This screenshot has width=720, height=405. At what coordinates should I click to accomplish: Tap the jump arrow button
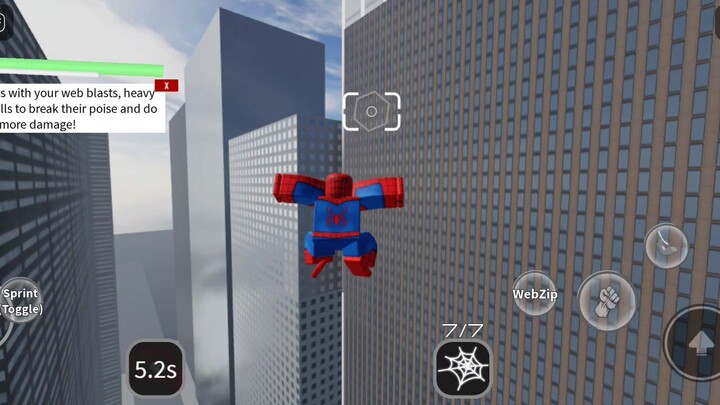[x=698, y=343]
